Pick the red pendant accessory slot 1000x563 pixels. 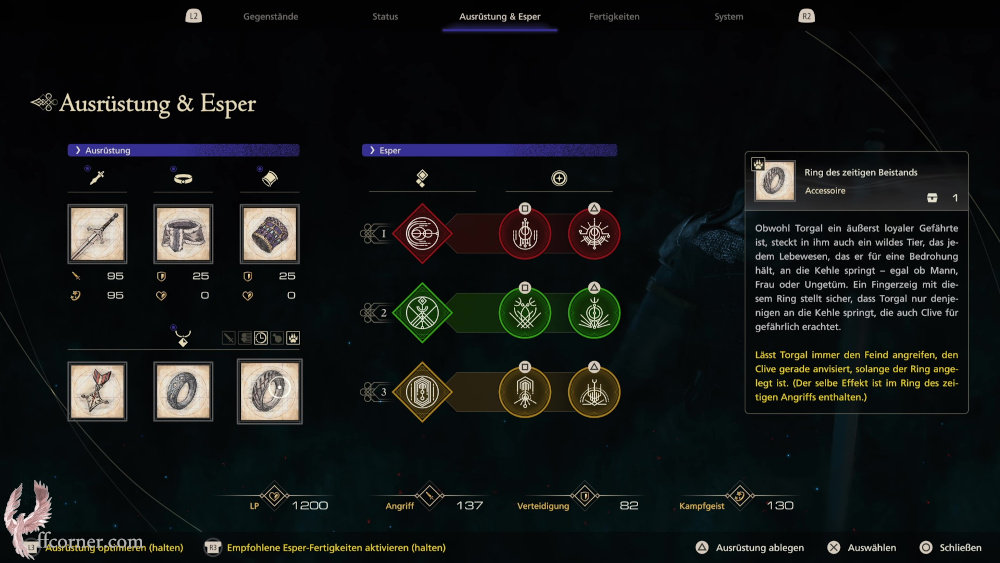97,390
